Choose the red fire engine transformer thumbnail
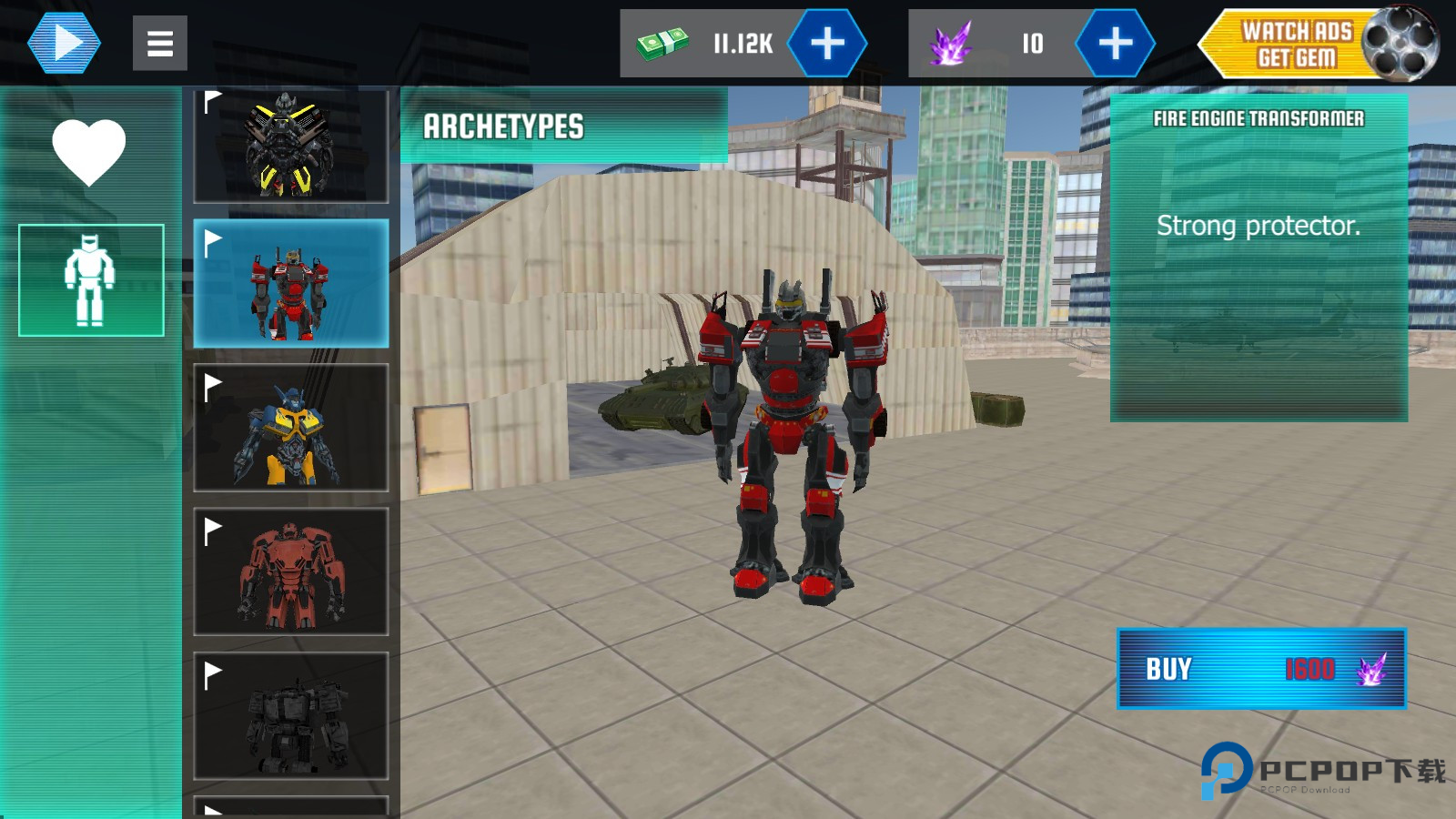Screen dimensions: 1456x819 [x=291, y=284]
